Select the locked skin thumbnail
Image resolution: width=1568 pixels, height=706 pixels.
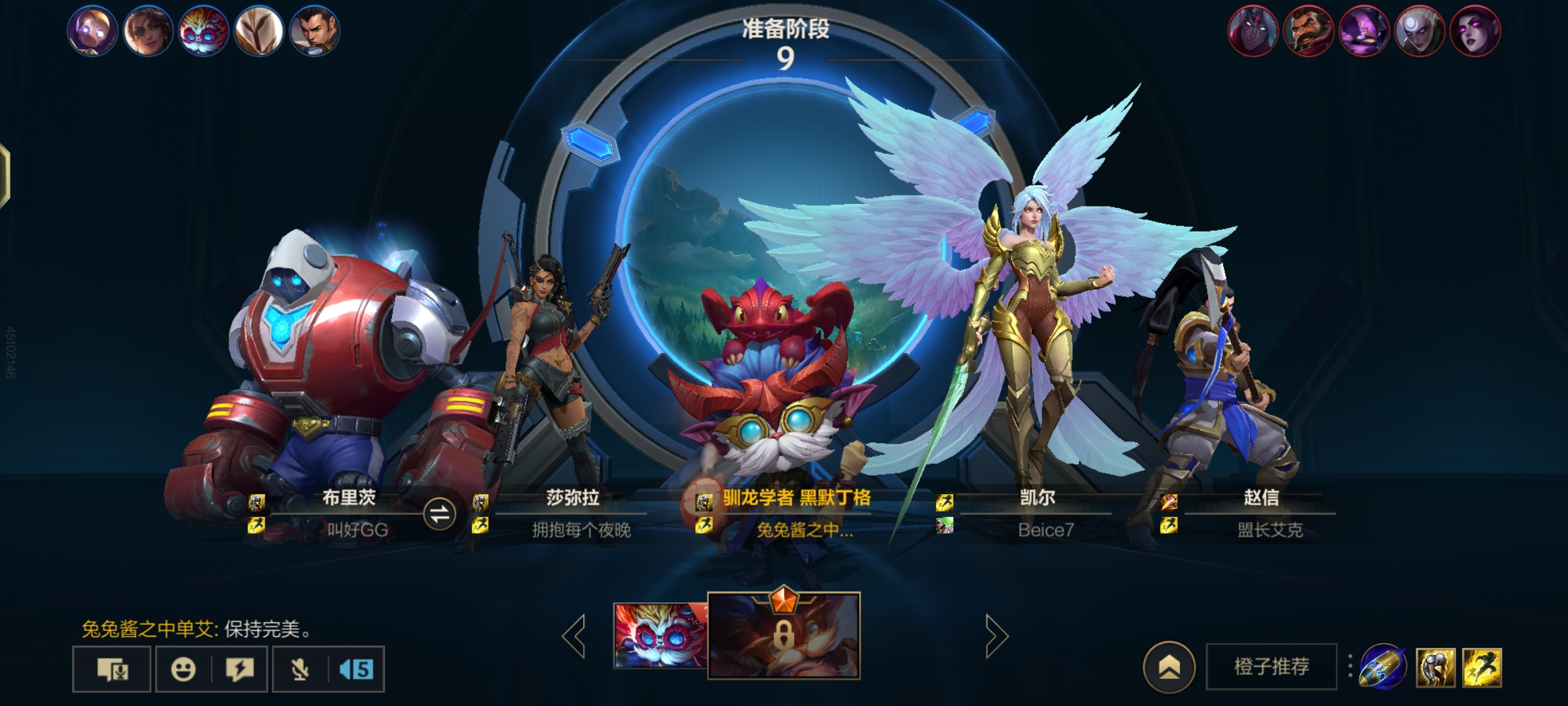pyautogui.click(x=783, y=635)
